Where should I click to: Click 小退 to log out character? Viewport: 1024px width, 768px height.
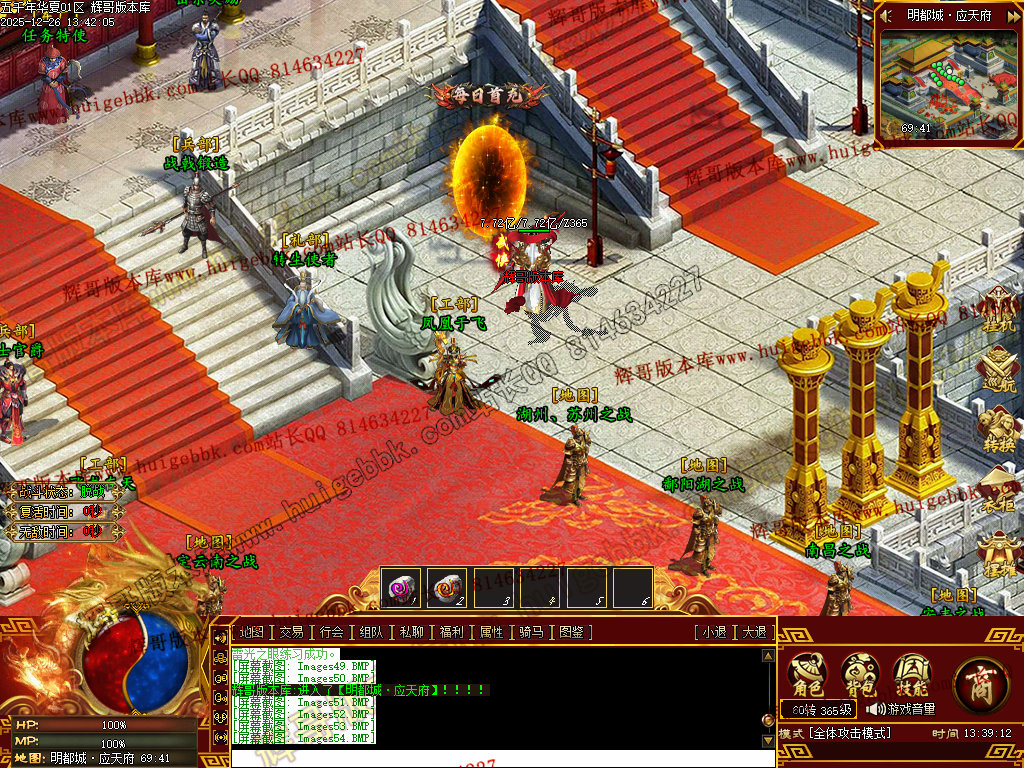pos(713,632)
